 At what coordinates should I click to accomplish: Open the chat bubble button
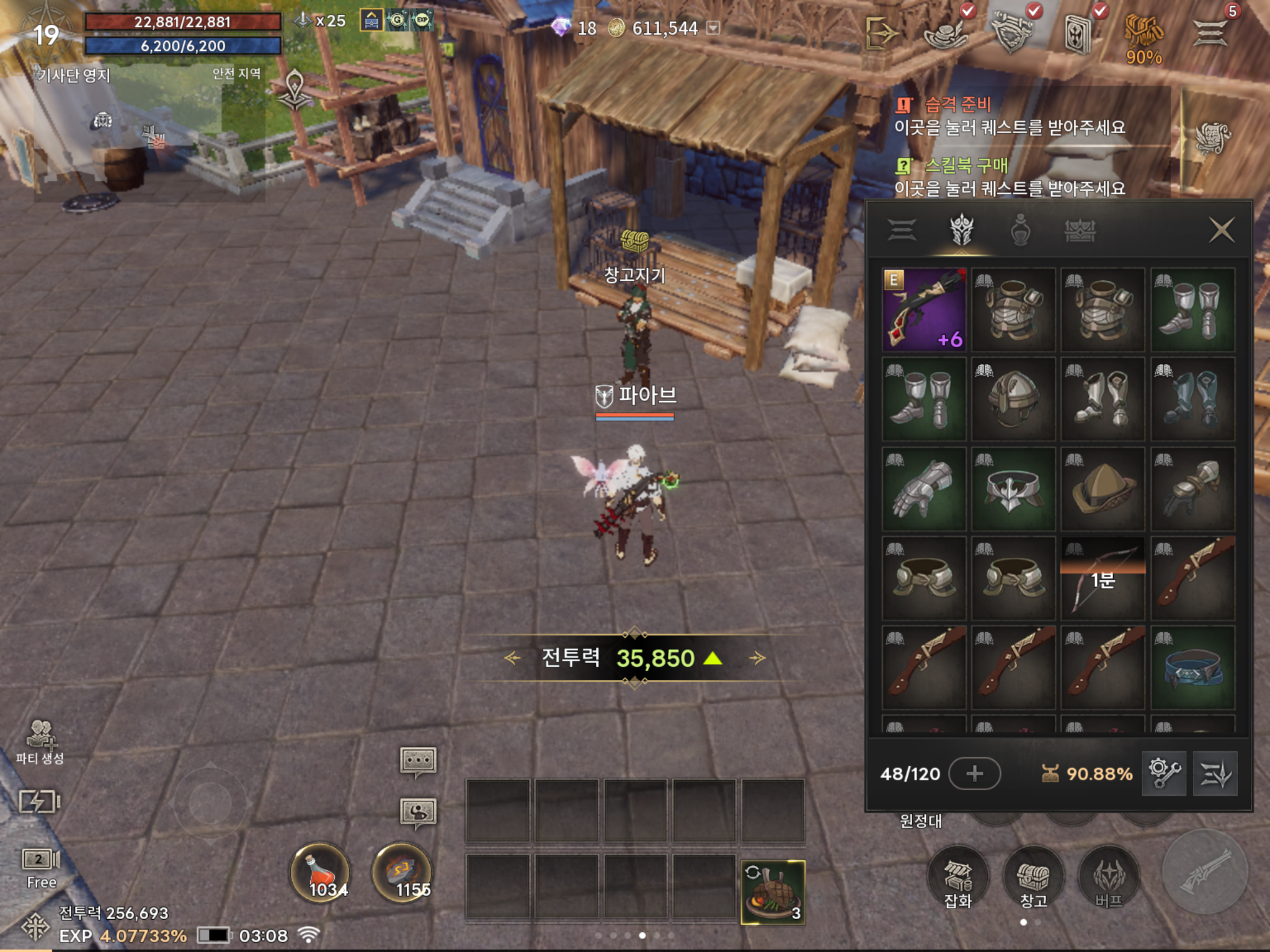pyautogui.click(x=419, y=760)
